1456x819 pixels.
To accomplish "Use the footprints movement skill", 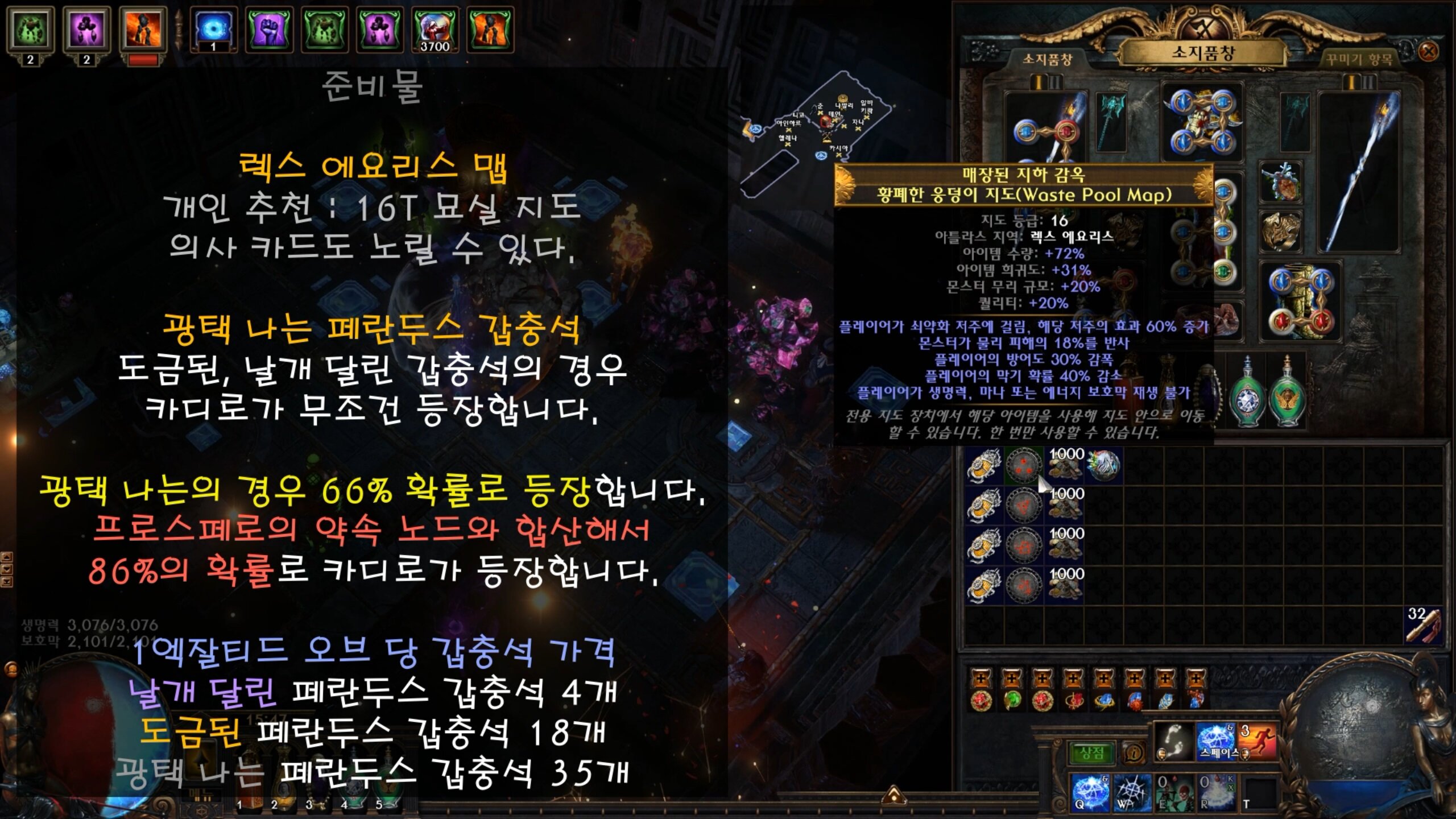I will (x=1175, y=741).
